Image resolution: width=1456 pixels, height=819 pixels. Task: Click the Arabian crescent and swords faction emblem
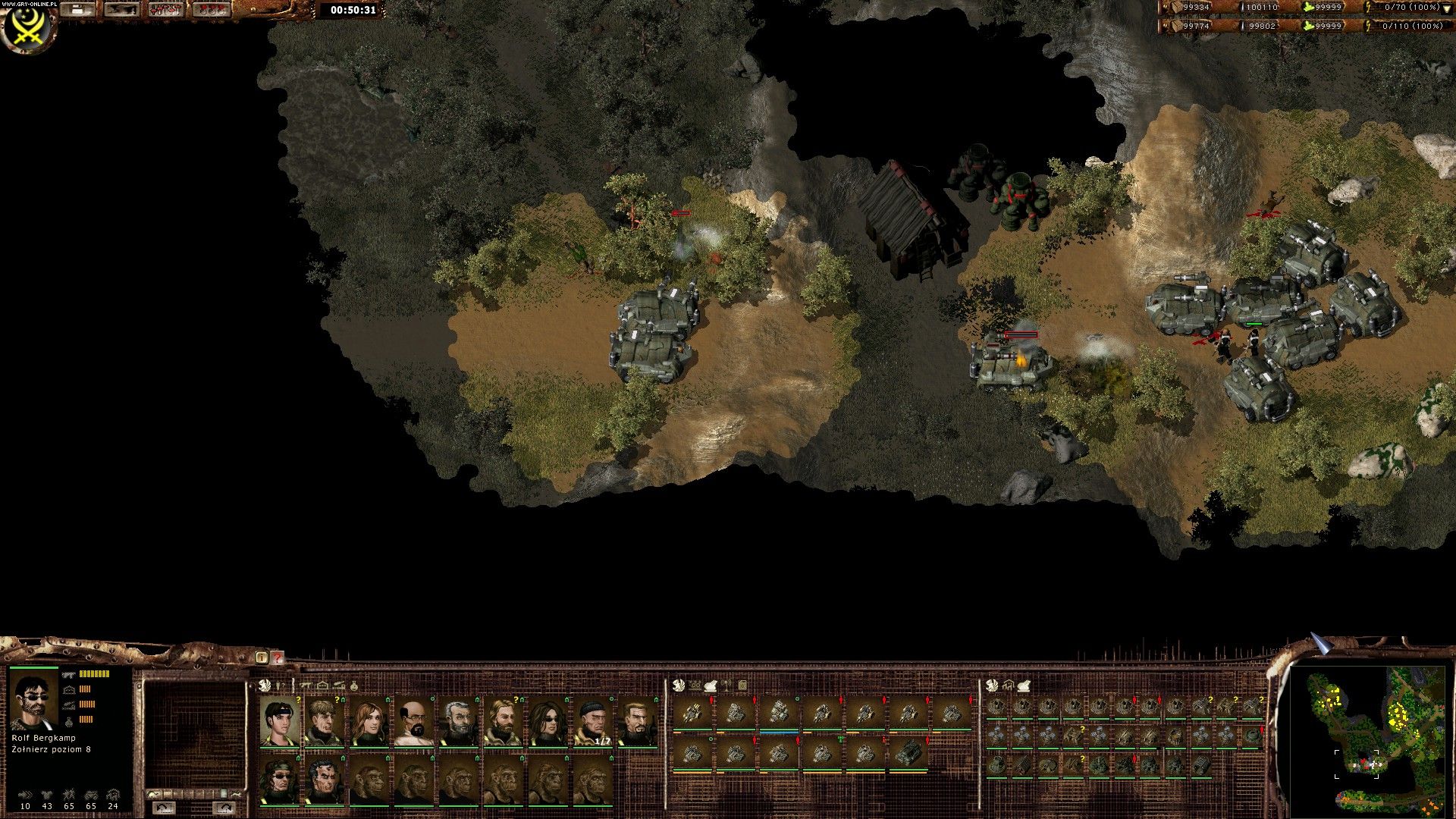point(26,27)
